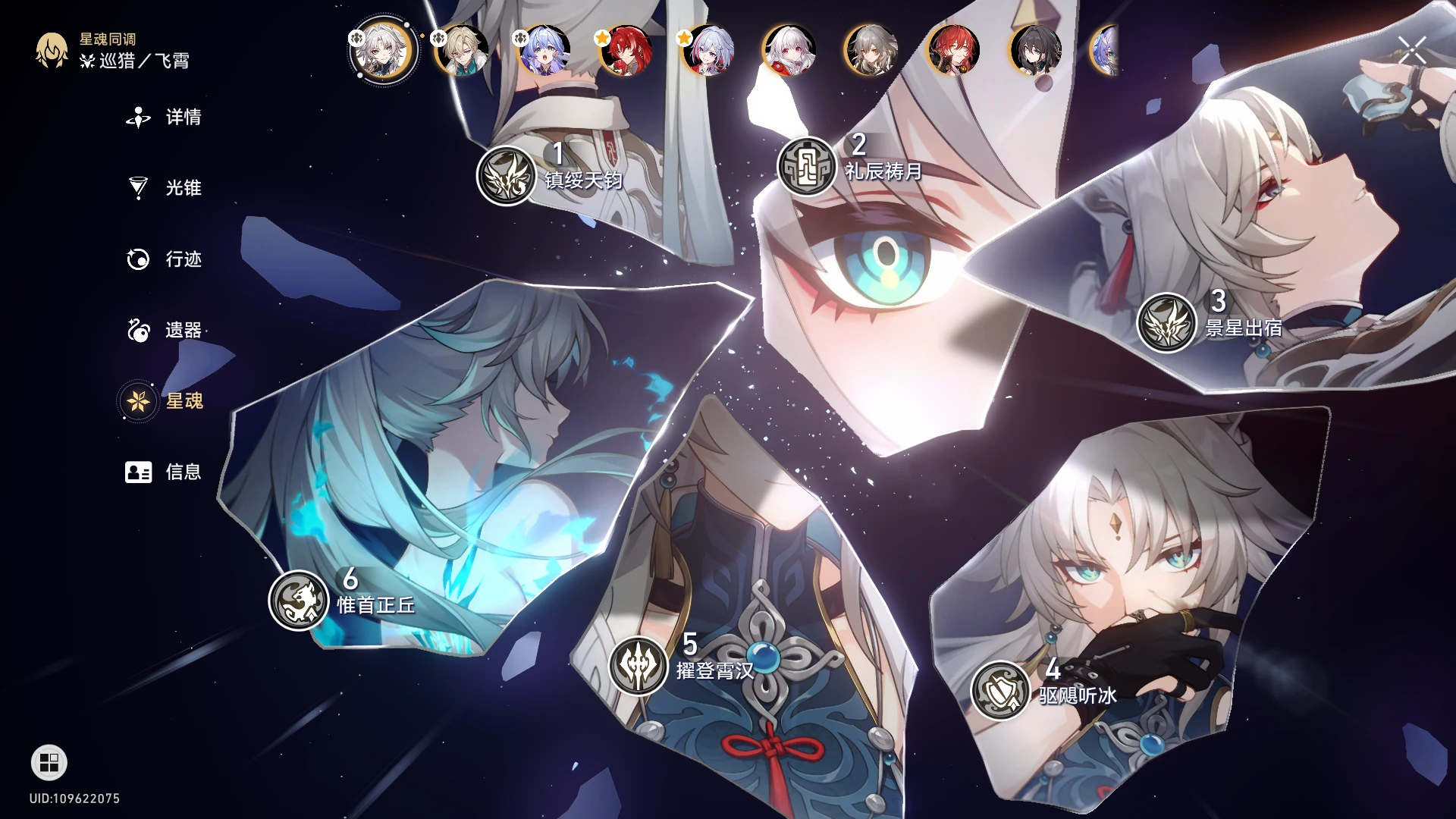Select eidolon 1 镇绥天钧
This screenshot has width=1456, height=819.
tap(507, 176)
